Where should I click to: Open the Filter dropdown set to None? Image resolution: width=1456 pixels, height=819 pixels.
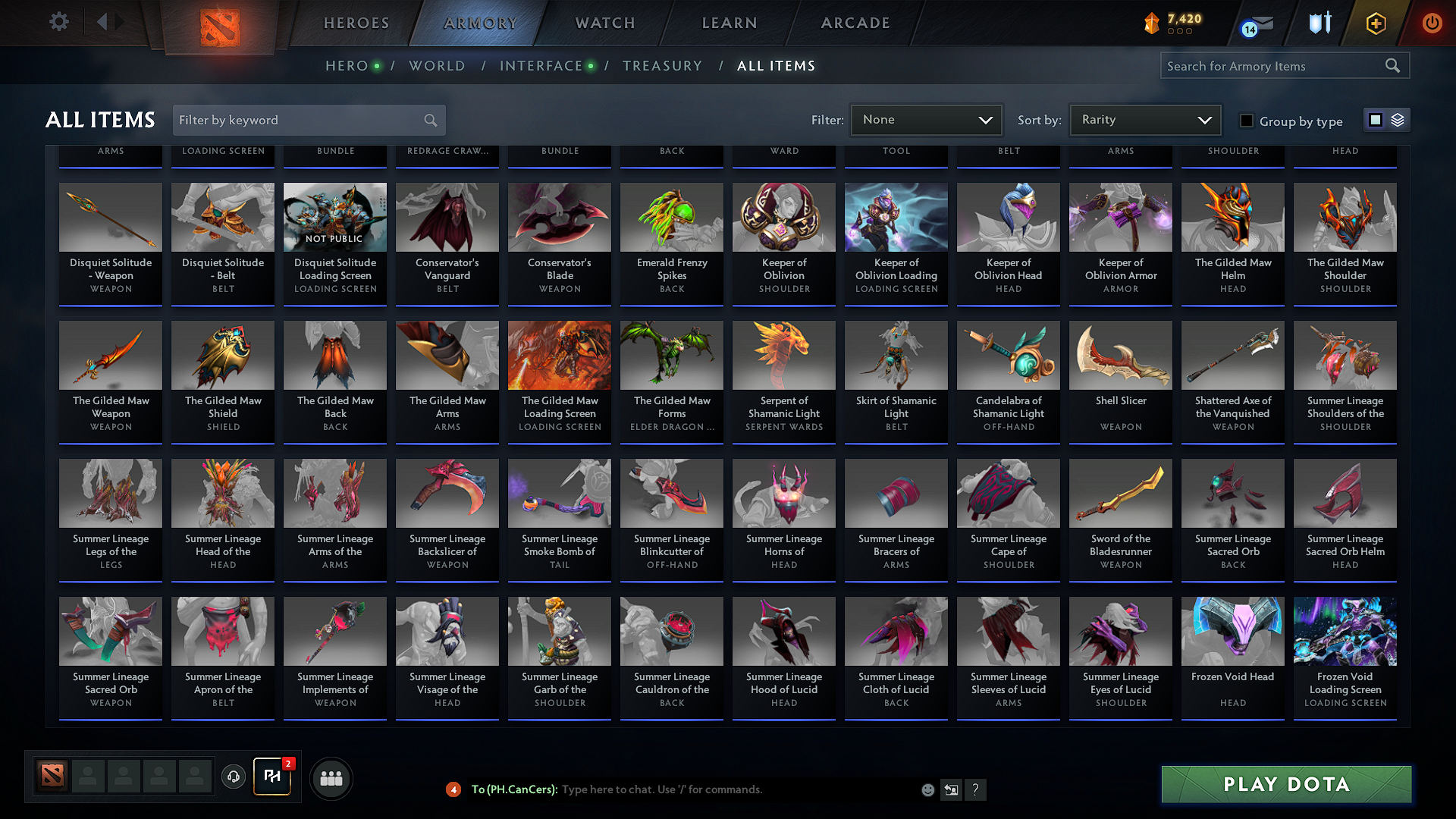(x=926, y=119)
